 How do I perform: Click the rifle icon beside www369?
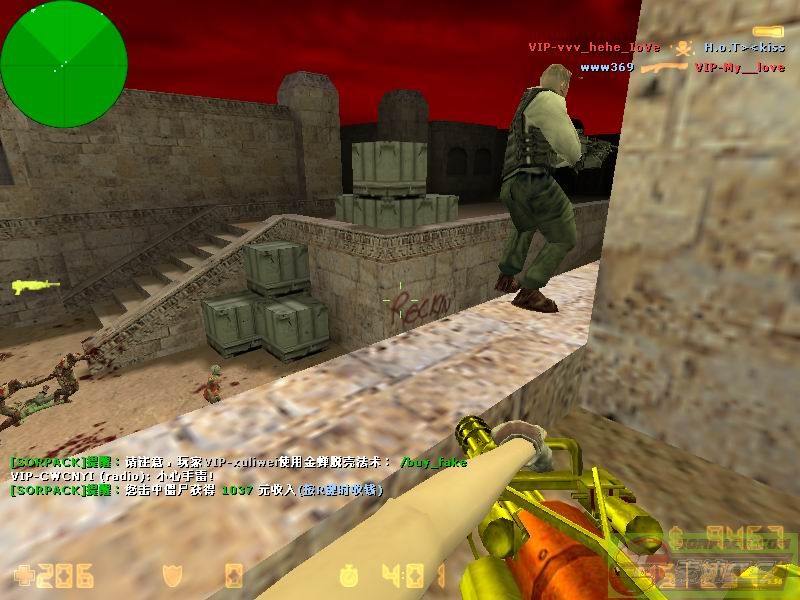click(x=661, y=68)
